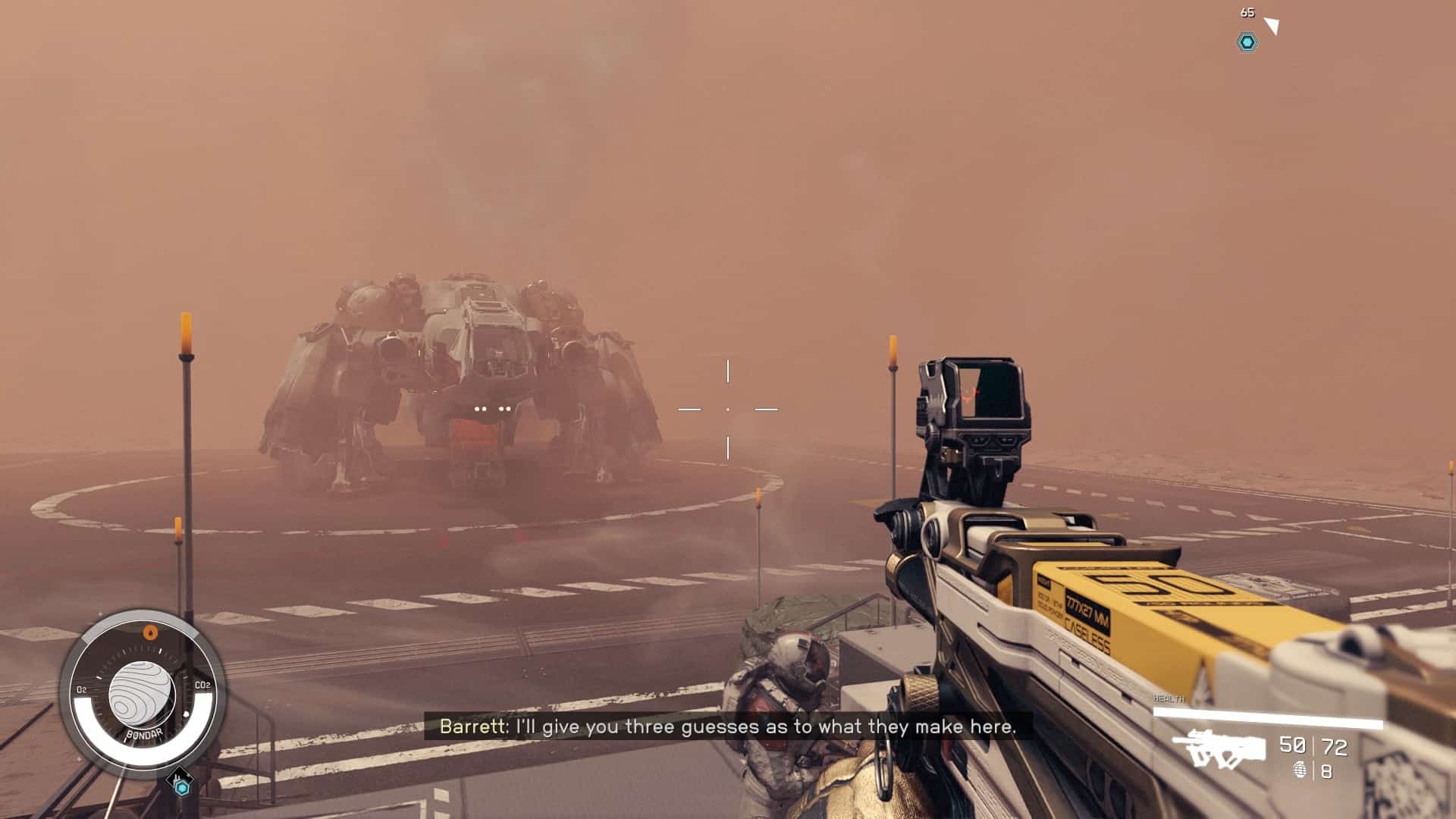The width and height of the screenshot is (1456, 819).
Task: Select the grenade icon beside the count
Action: (x=1301, y=771)
